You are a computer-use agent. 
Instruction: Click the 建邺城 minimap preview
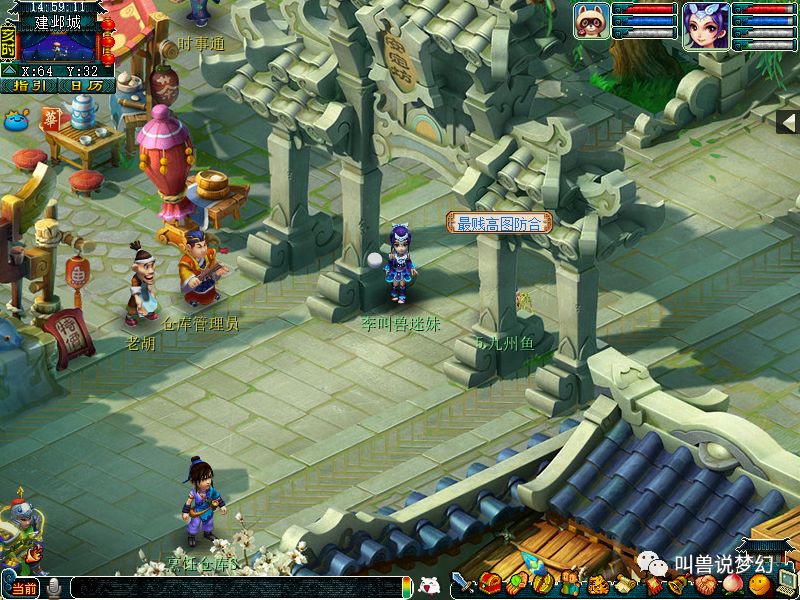(x=60, y=44)
